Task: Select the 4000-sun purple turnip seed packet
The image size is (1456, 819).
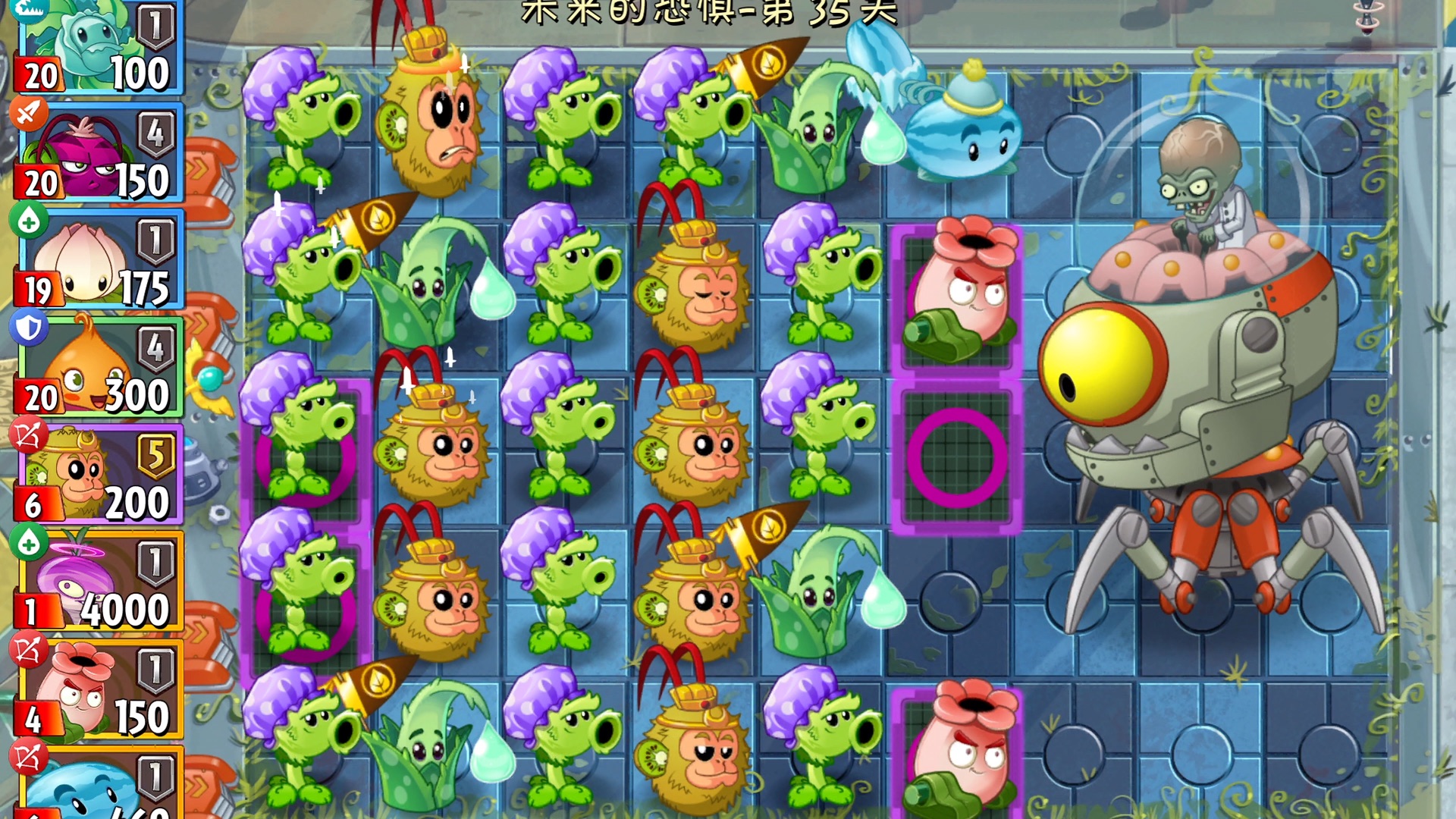Action: pos(99,583)
